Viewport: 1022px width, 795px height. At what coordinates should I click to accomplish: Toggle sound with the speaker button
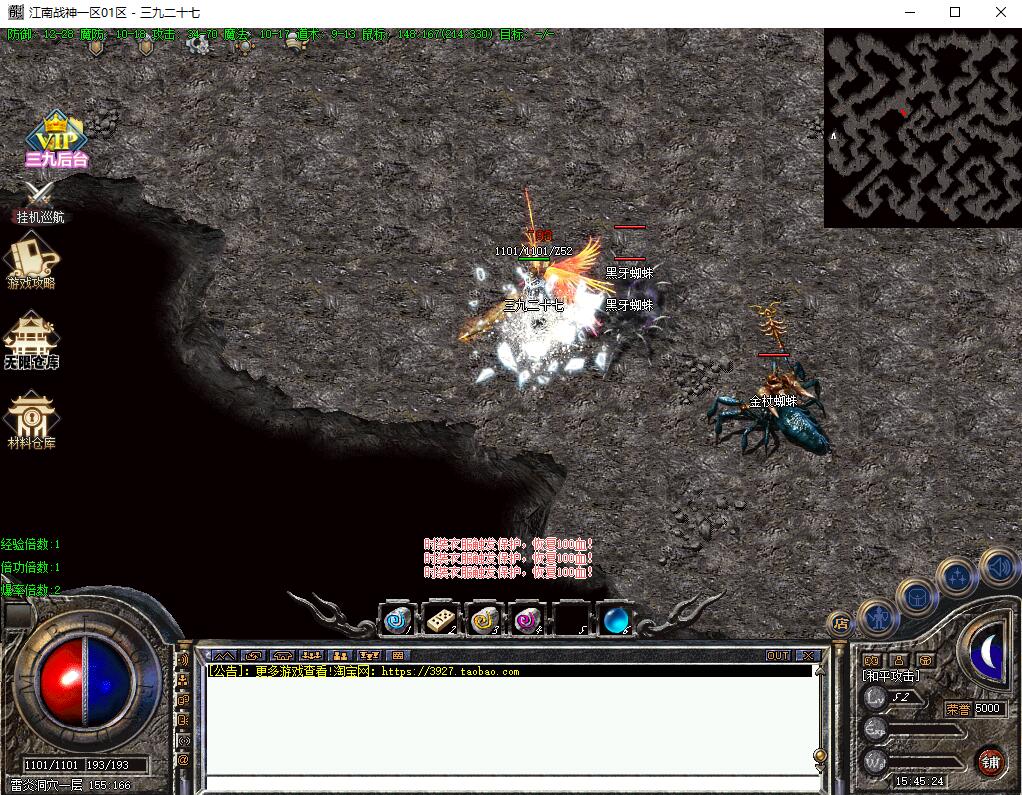coord(997,566)
